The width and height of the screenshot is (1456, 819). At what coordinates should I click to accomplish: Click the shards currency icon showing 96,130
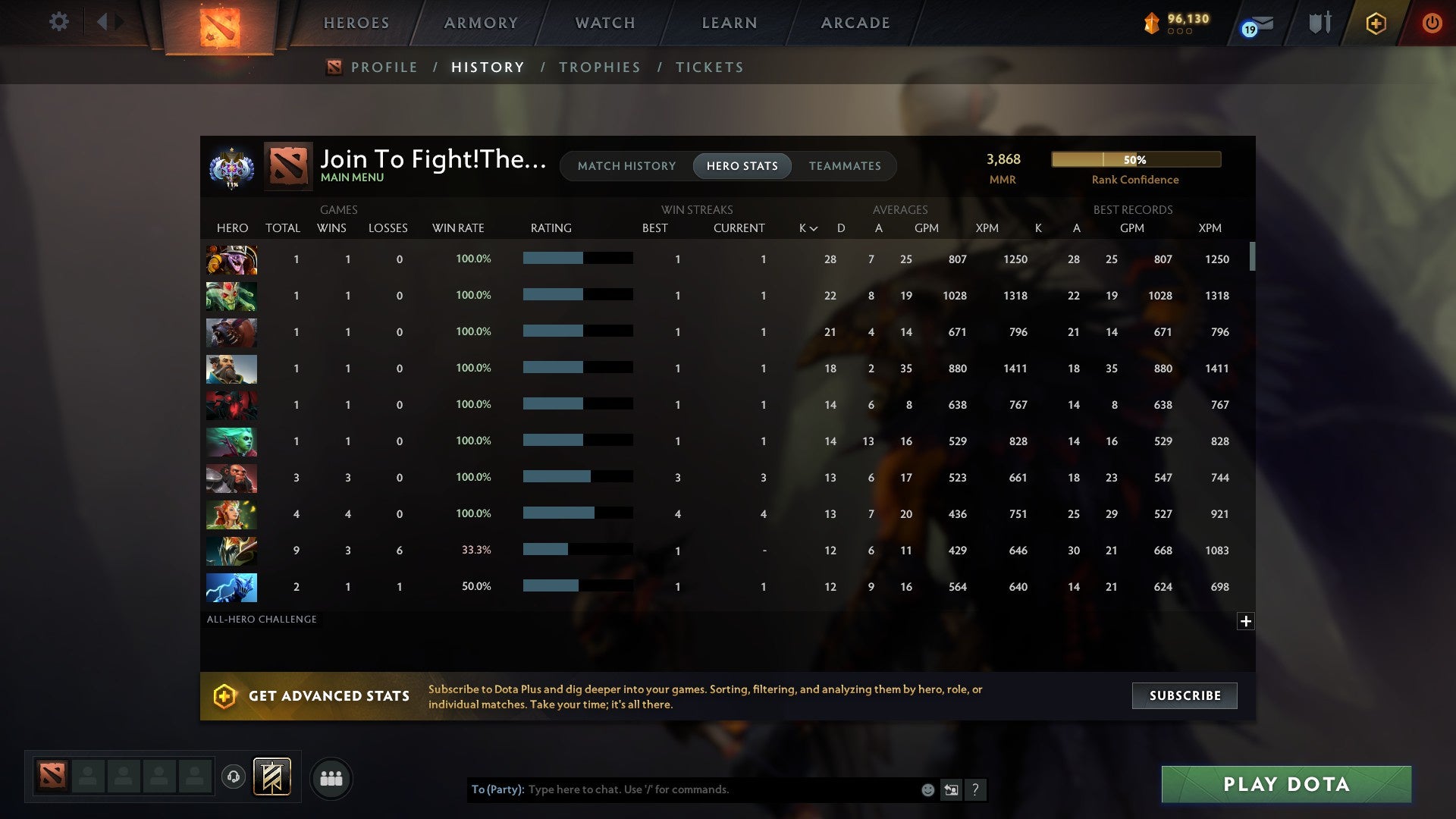[1152, 24]
